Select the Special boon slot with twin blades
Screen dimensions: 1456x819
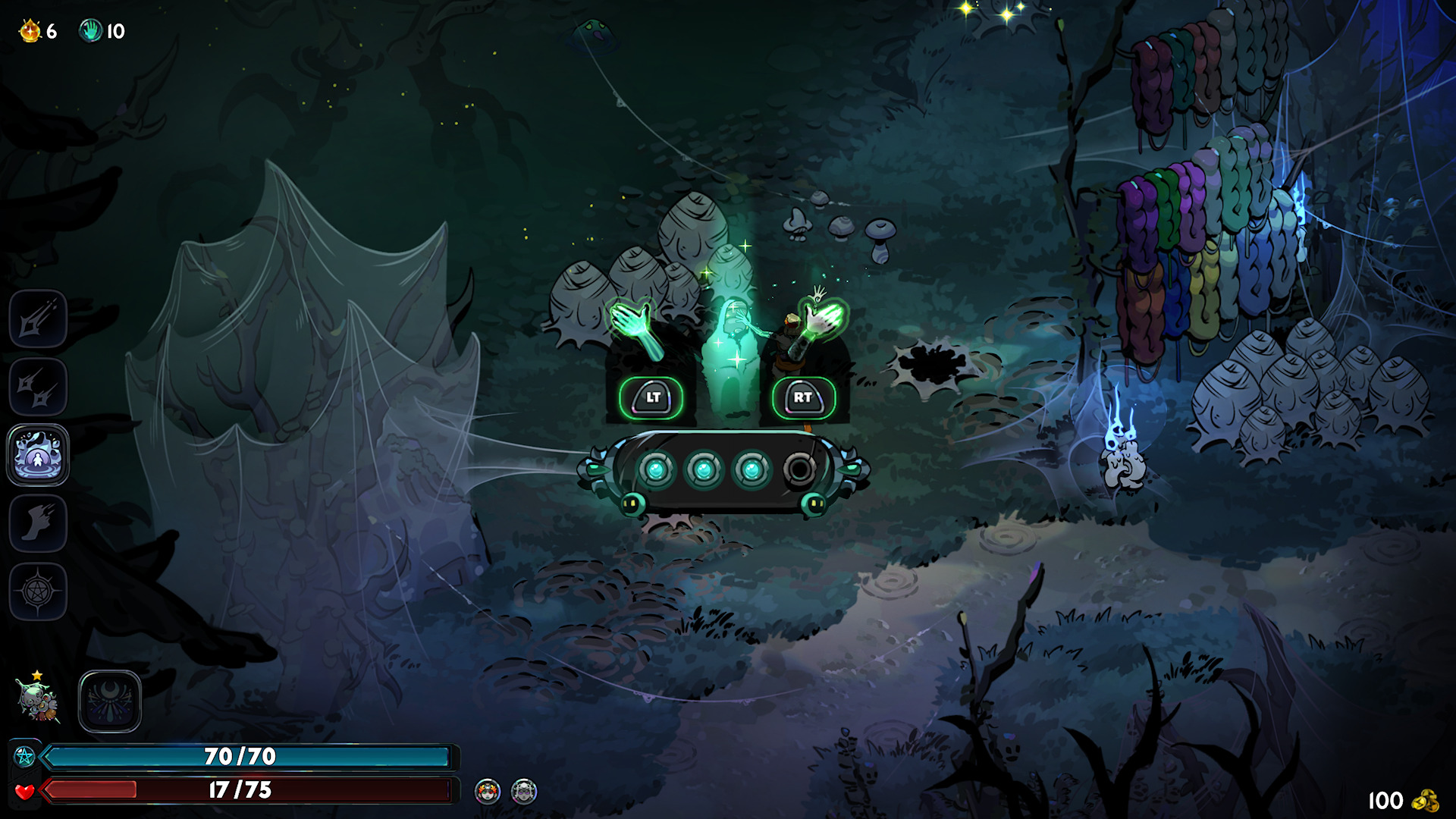tap(38, 388)
